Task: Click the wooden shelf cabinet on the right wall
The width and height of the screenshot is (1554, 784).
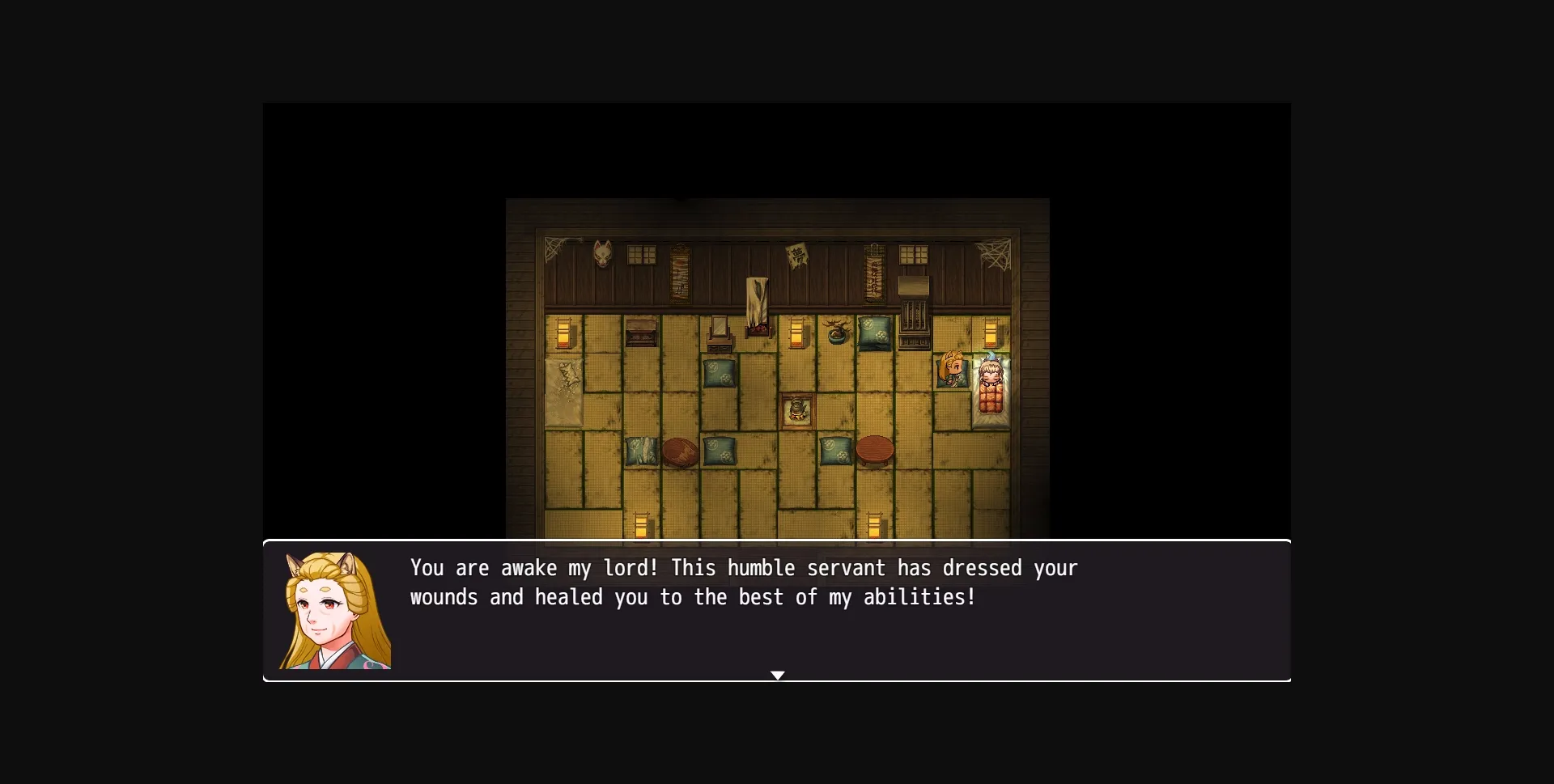Action: [x=913, y=316]
